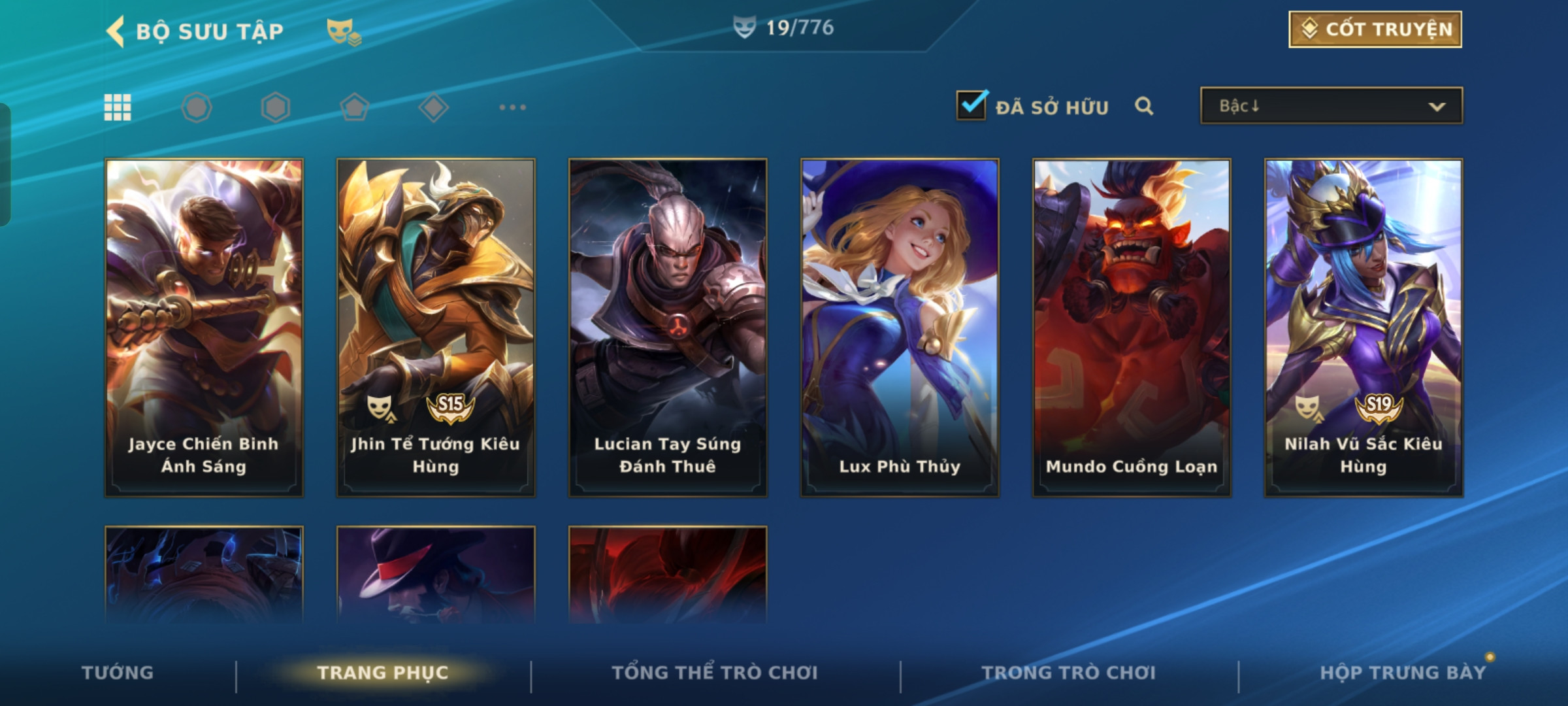Select the Lux Phù Thủy skin card
Image resolution: width=1568 pixels, height=706 pixels.
click(900, 327)
